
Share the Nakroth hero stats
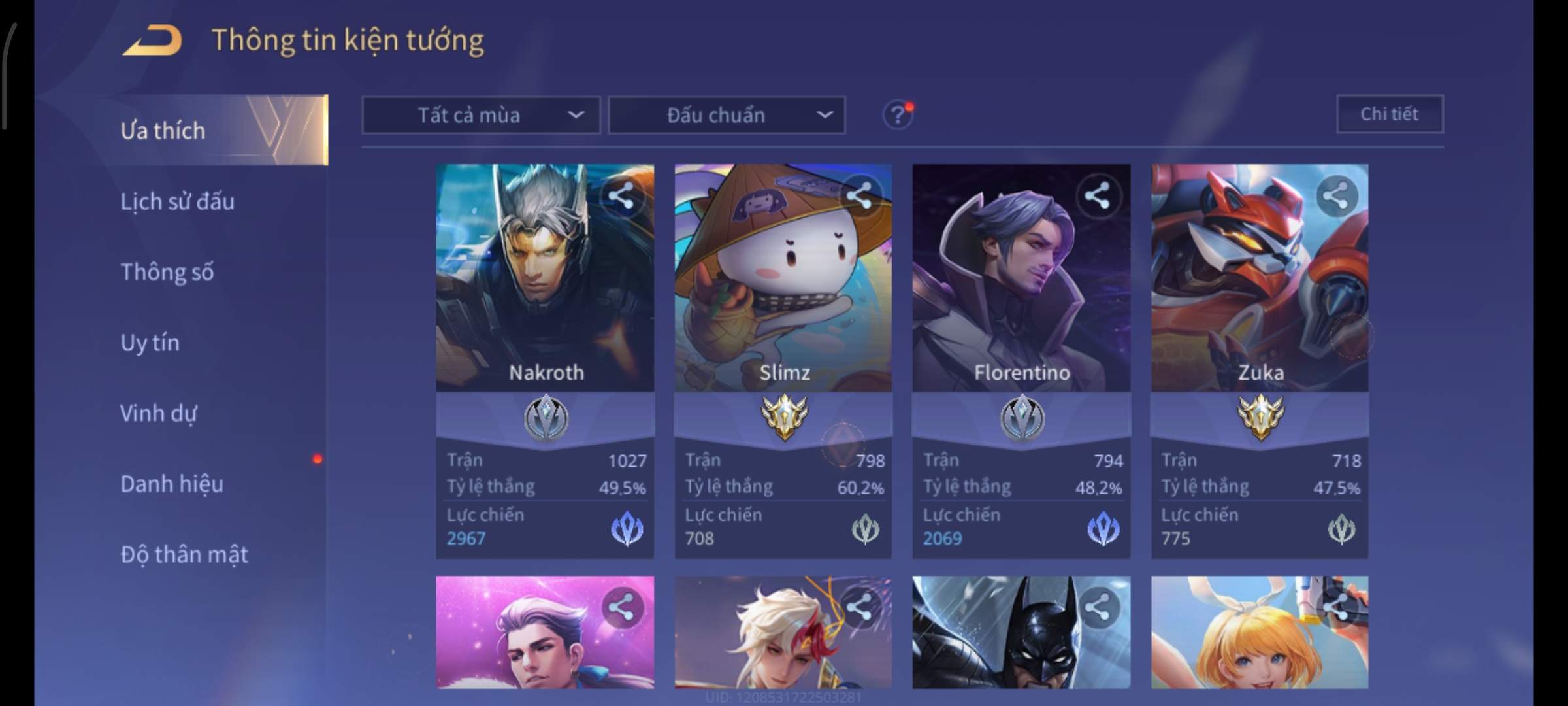point(621,195)
